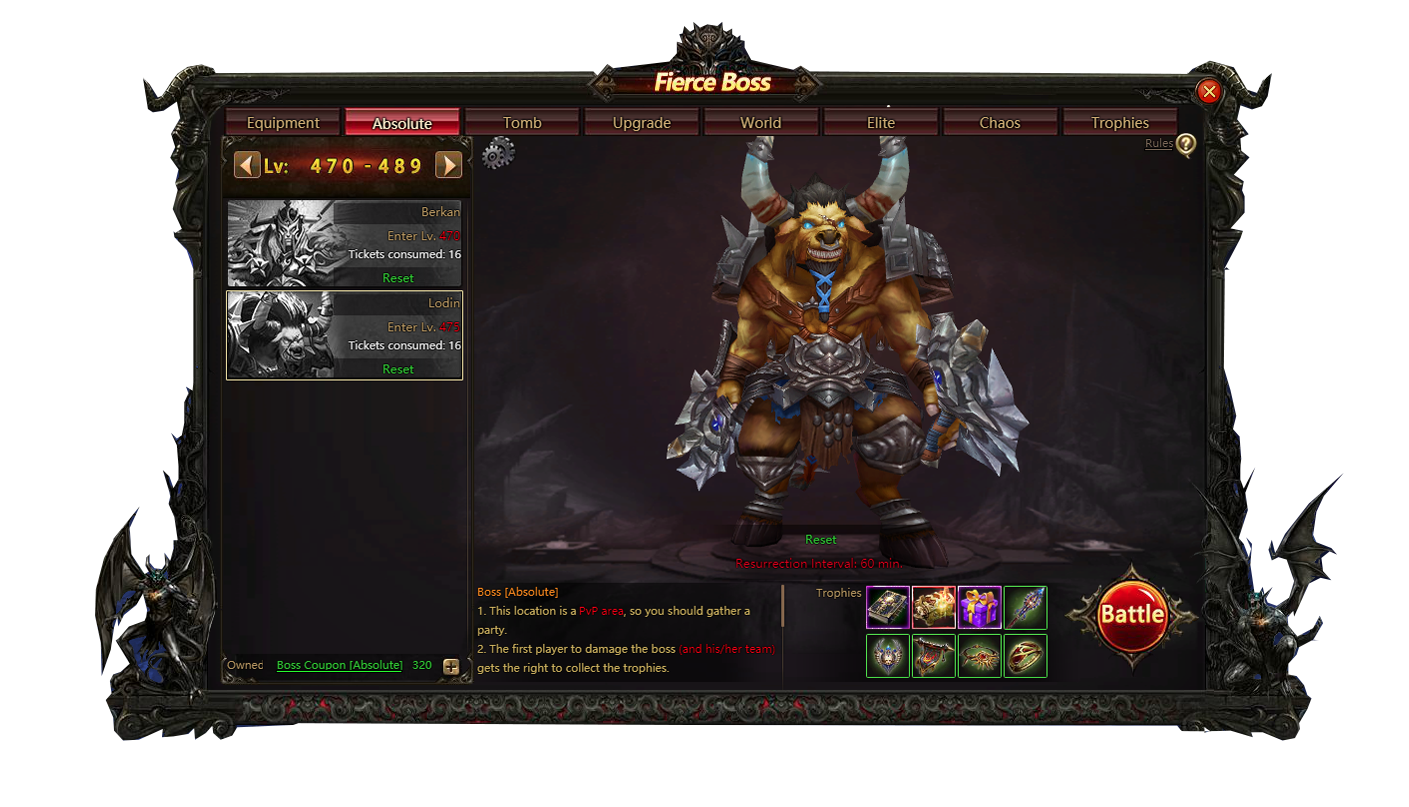Open the gear settings icon
The width and height of the screenshot is (1409, 807).
pyautogui.click(x=498, y=154)
